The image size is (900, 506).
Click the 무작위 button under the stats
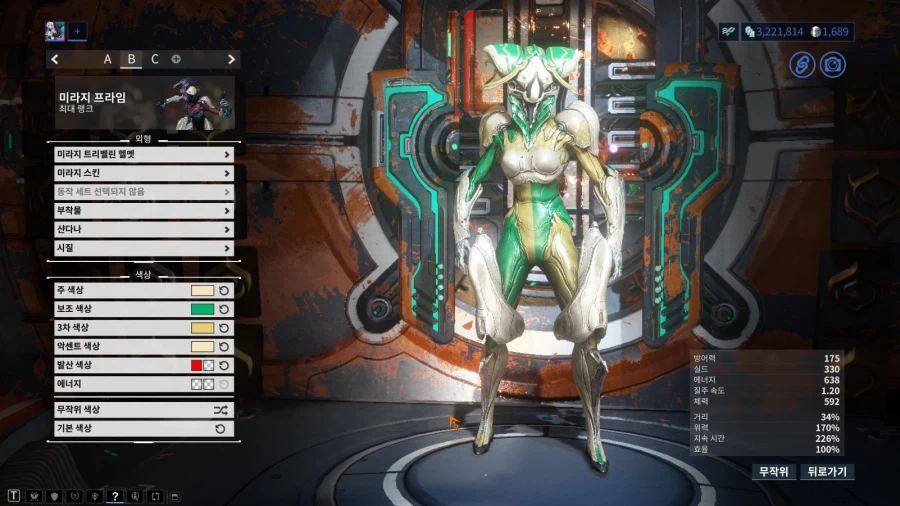(x=773, y=472)
